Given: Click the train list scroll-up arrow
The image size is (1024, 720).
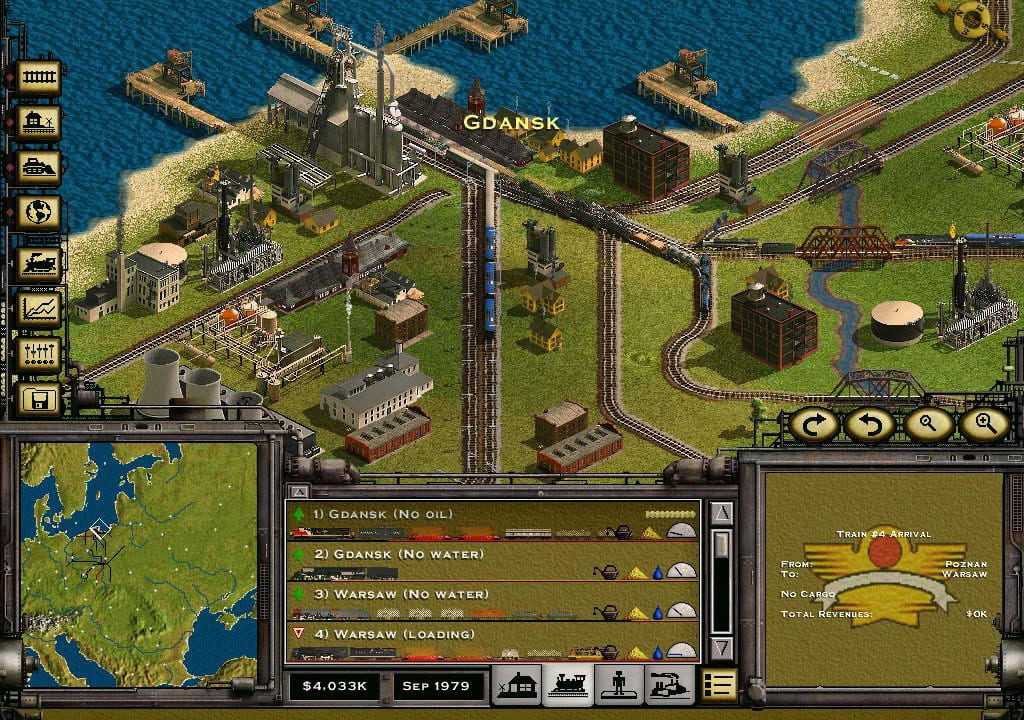Looking at the screenshot, I should (721, 513).
